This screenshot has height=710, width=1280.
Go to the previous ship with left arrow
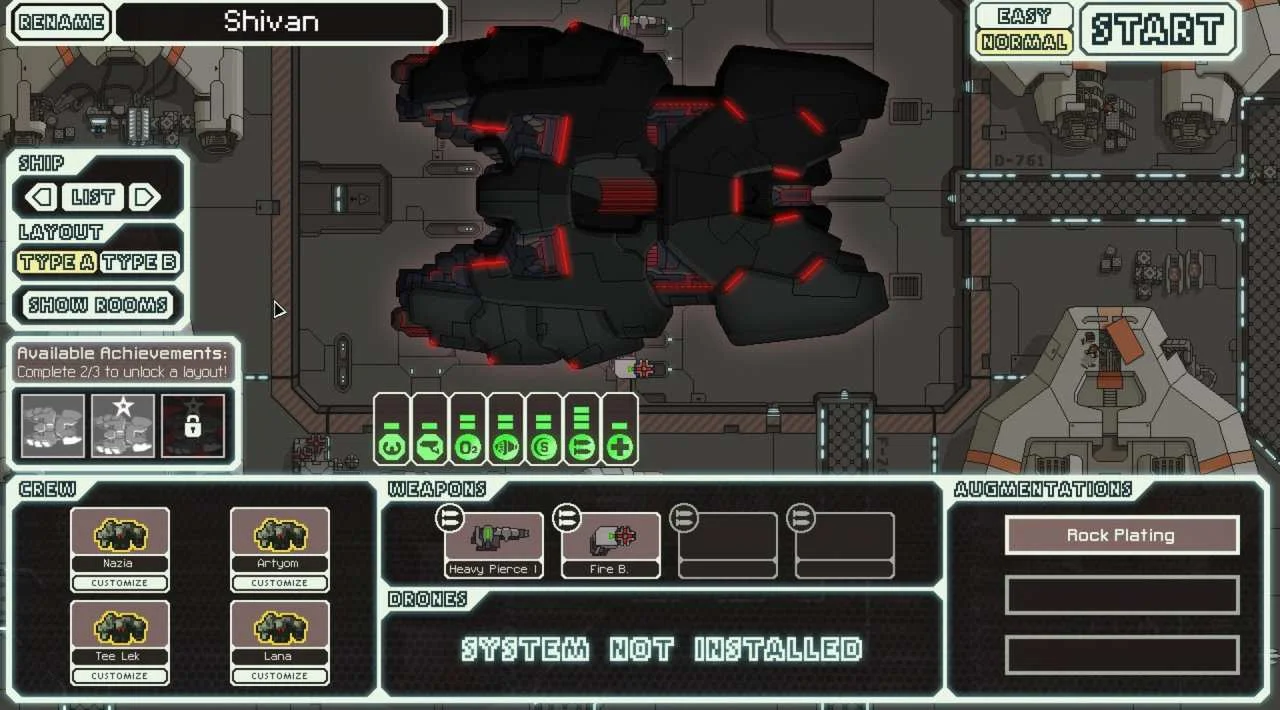point(41,197)
